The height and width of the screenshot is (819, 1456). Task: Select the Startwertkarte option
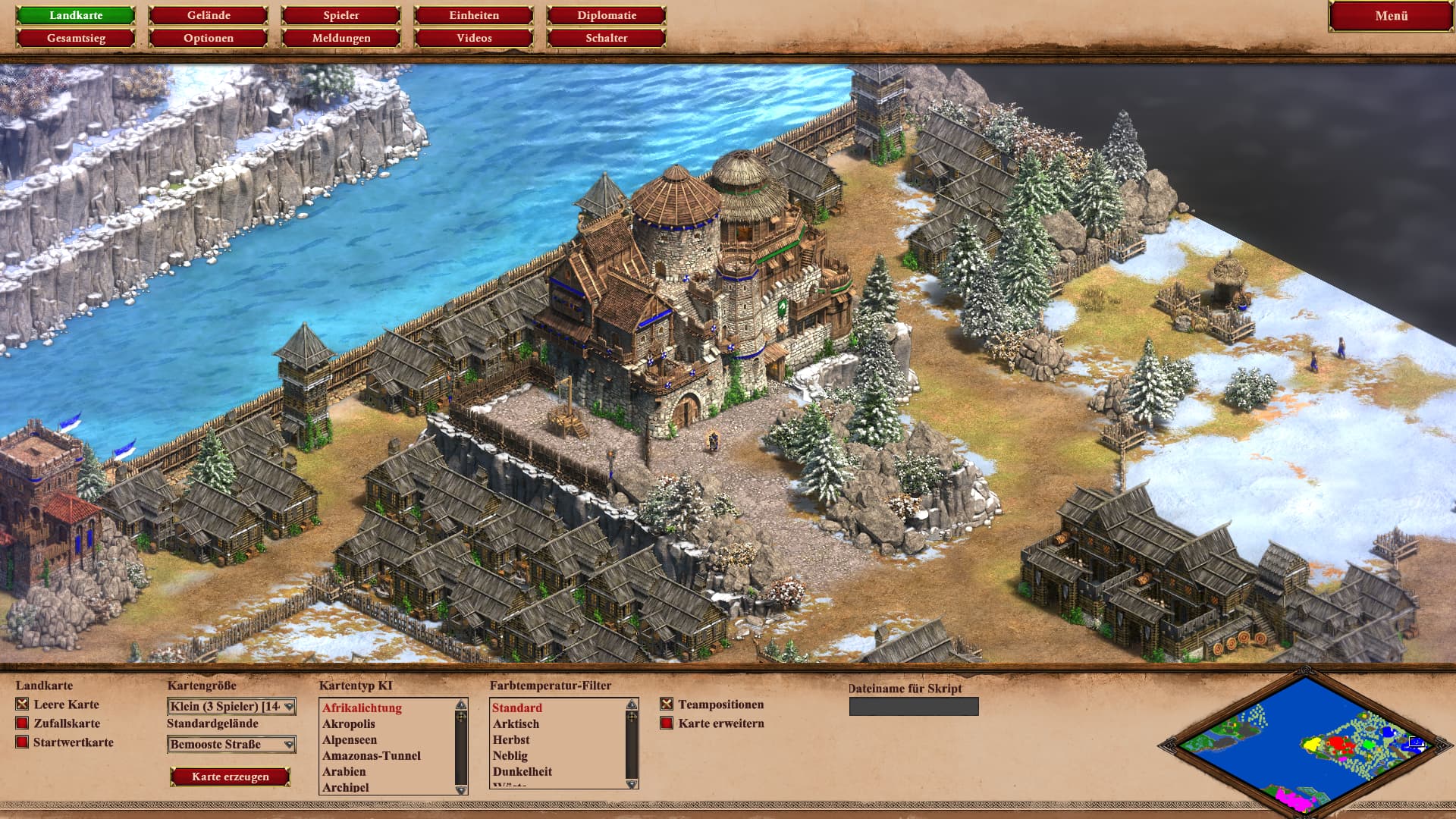point(22,742)
